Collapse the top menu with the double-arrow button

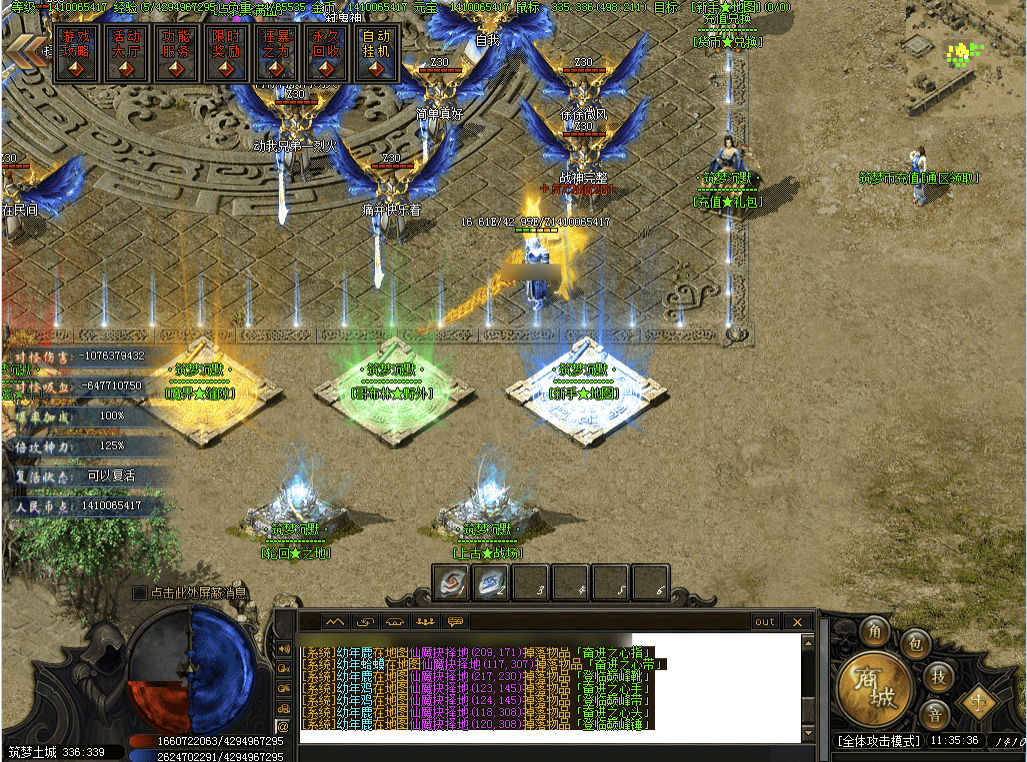click(23, 50)
